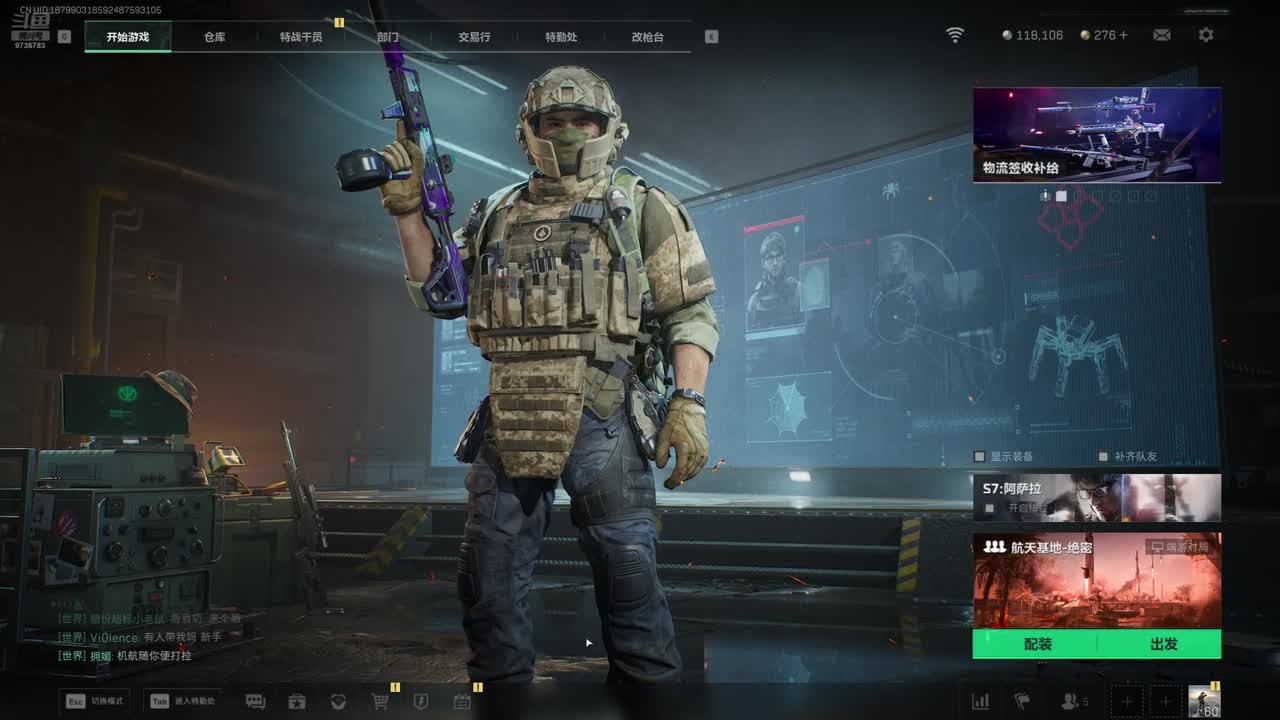Open the 特战干员 operators tab

click(x=301, y=37)
